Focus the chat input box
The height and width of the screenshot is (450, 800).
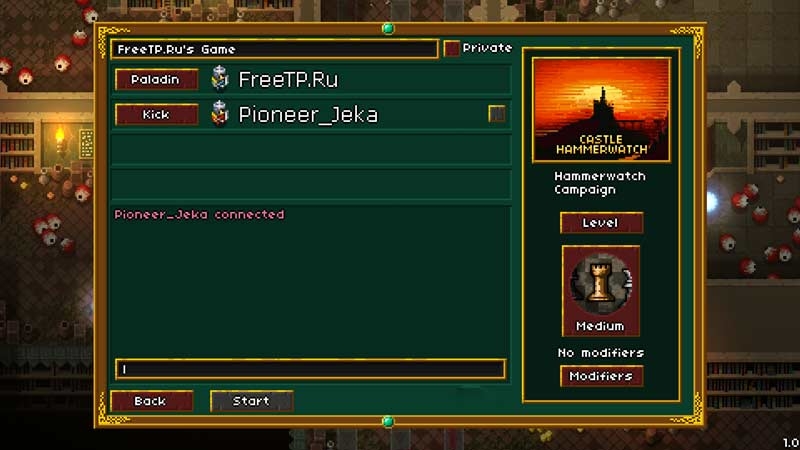point(310,369)
